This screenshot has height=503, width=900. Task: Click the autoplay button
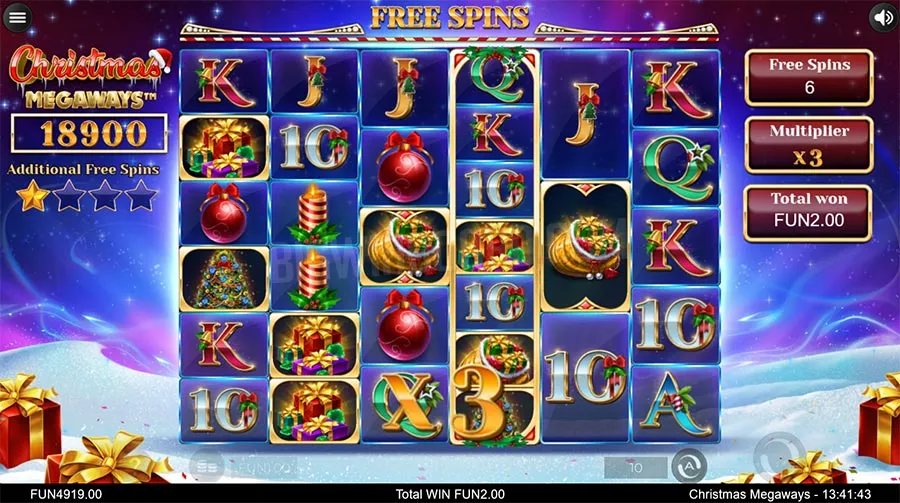688,465
